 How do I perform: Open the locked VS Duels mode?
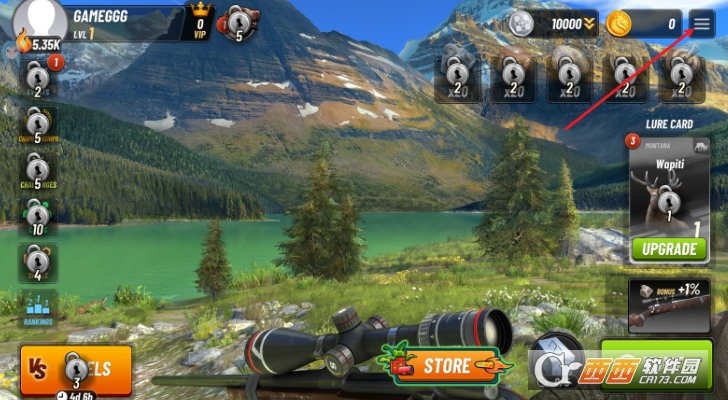(76, 368)
